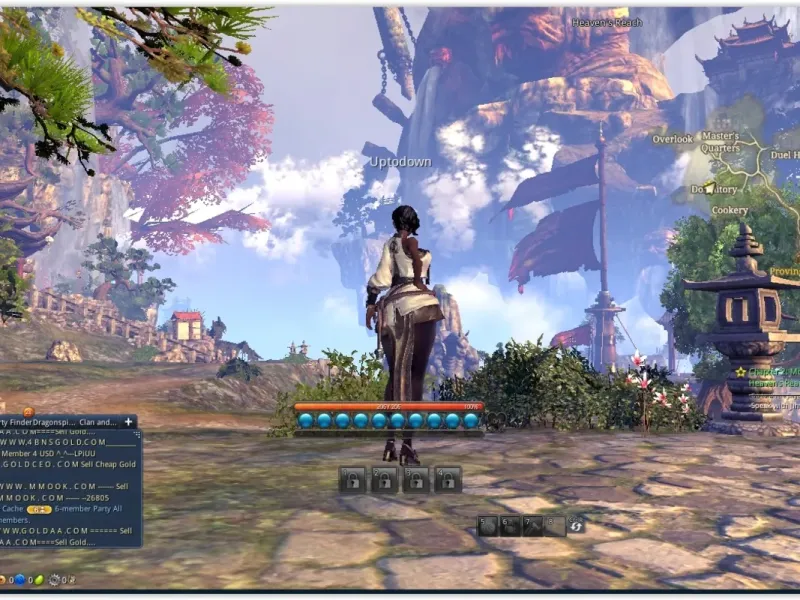Activate the item in quick slot 7

tap(532, 525)
